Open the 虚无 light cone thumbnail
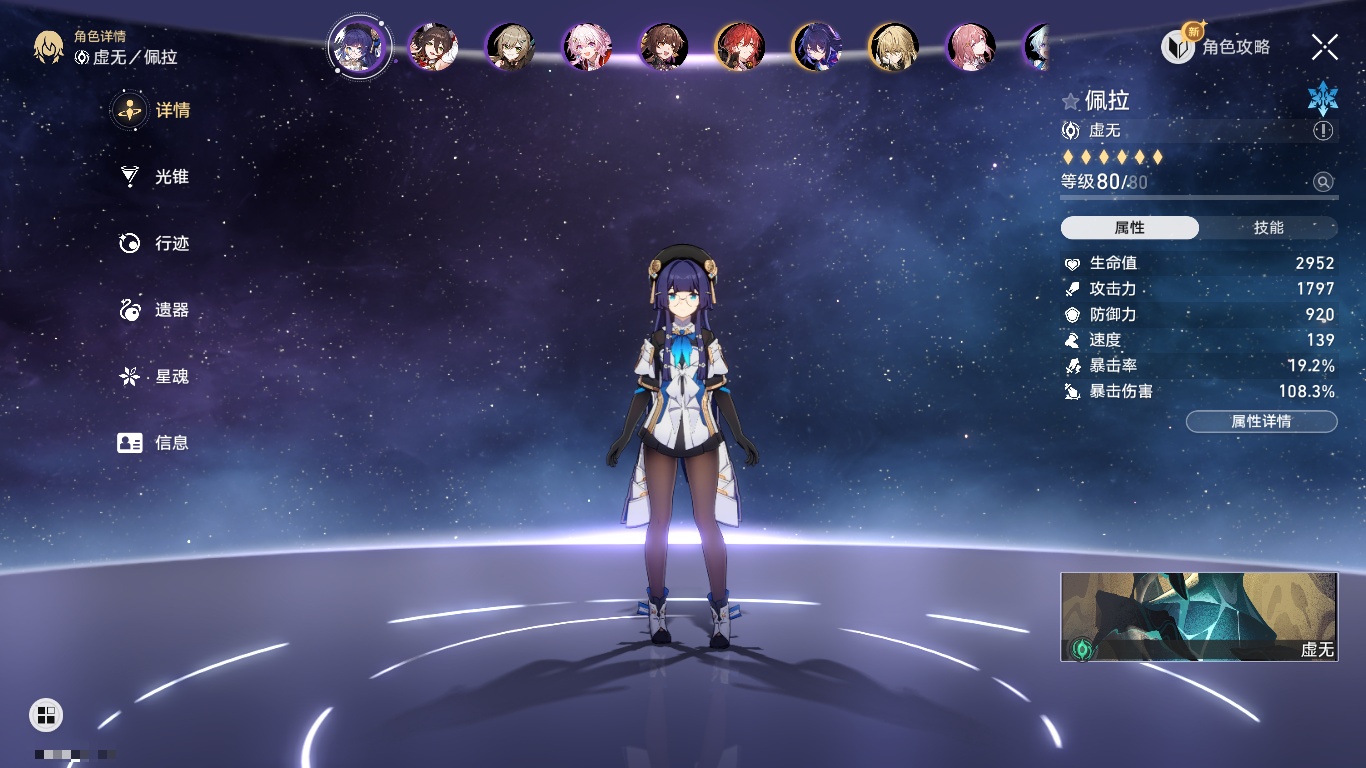 1199,617
